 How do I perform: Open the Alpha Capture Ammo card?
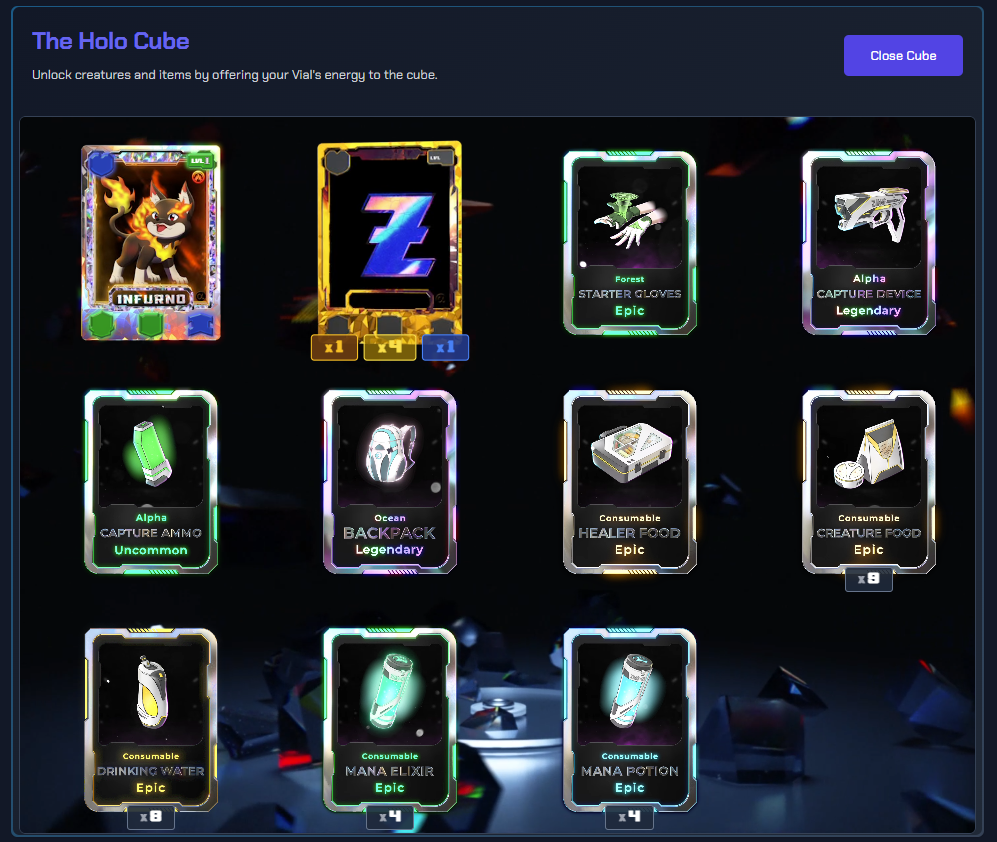point(151,481)
